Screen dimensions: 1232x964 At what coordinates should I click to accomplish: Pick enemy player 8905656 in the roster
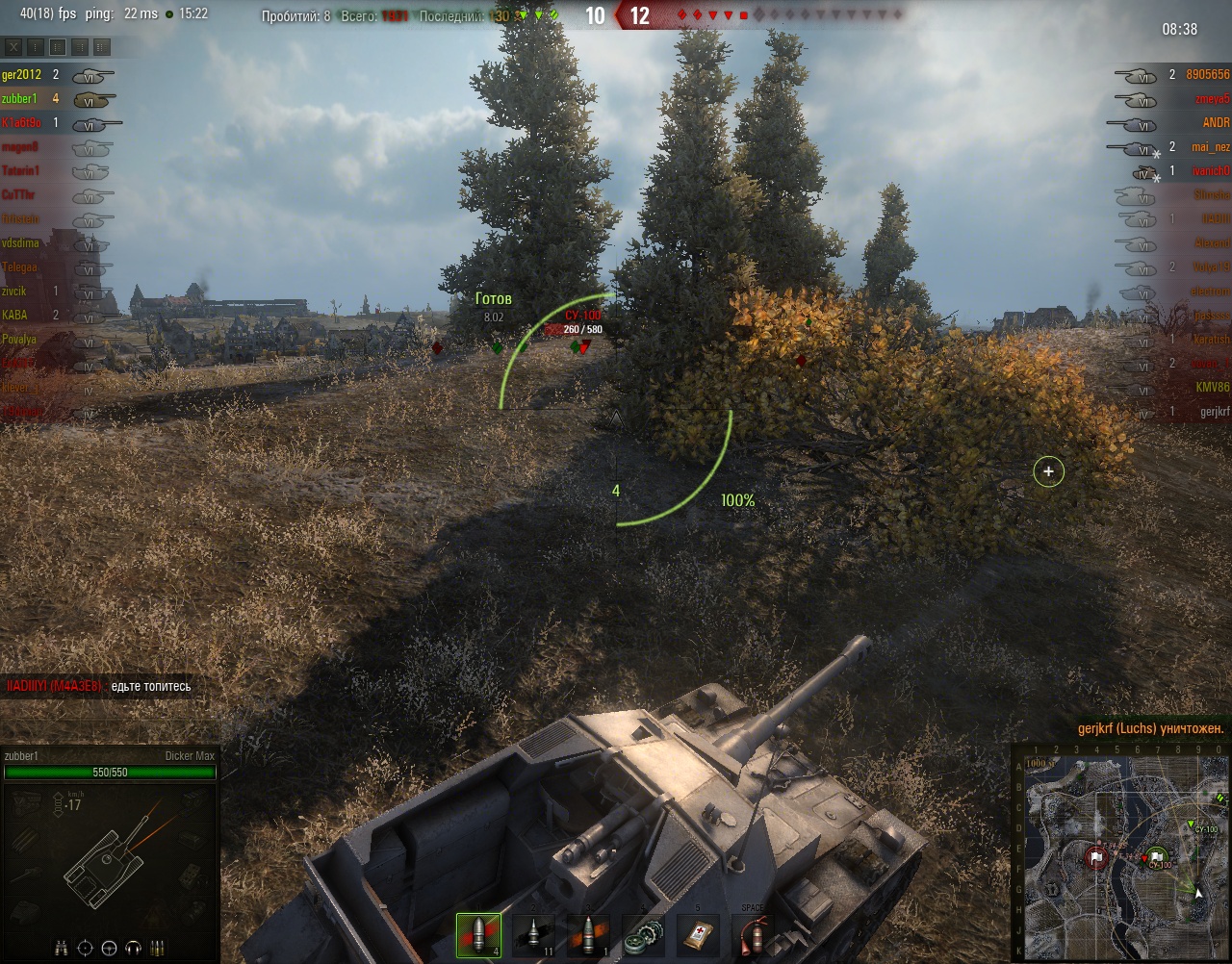(1207, 75)
